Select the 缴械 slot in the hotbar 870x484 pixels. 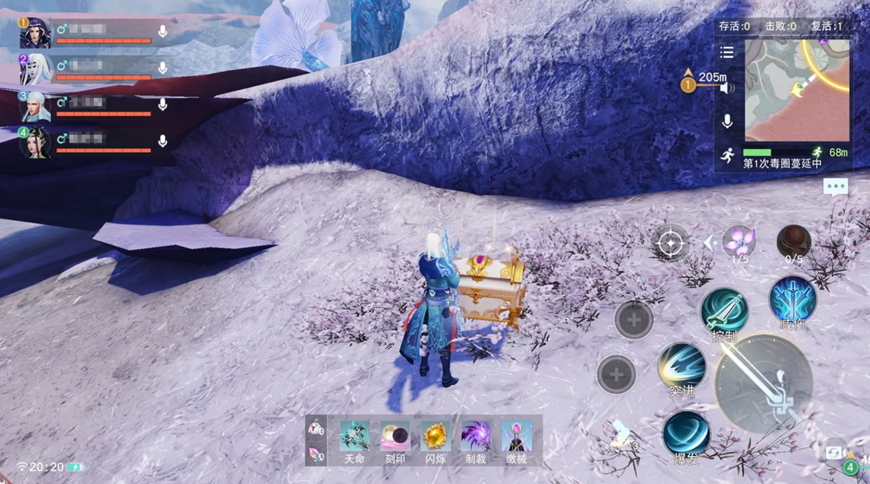[x=515, y=436]
